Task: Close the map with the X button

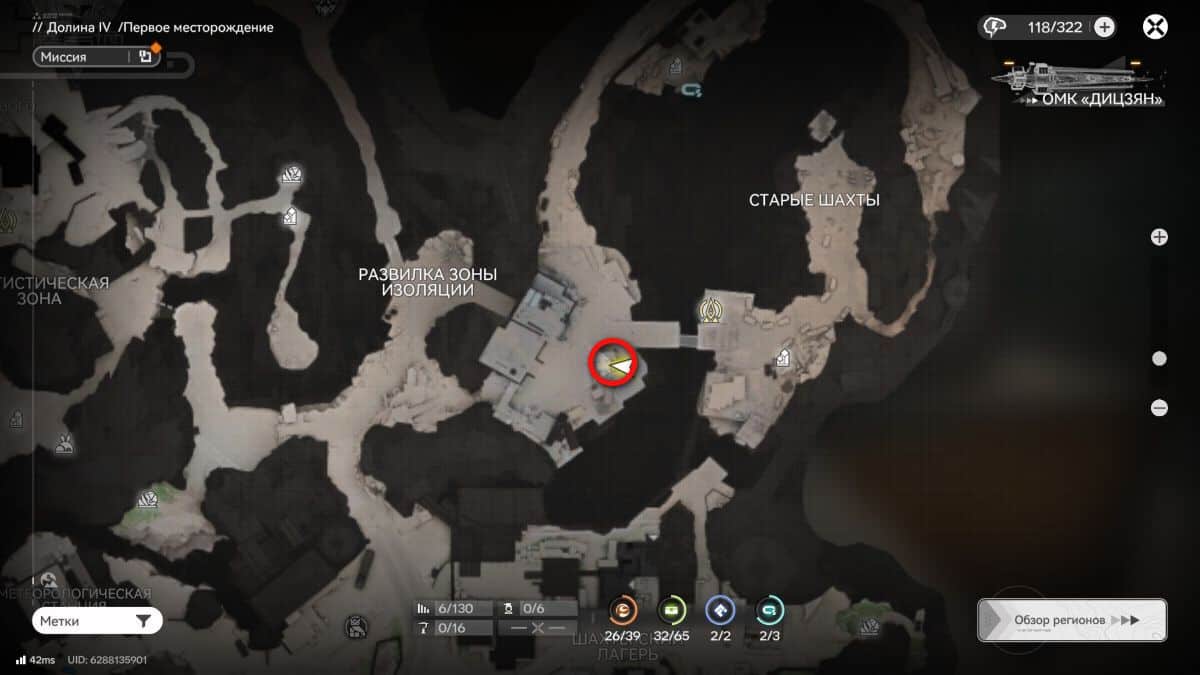Action: [x=1156, y=27]
